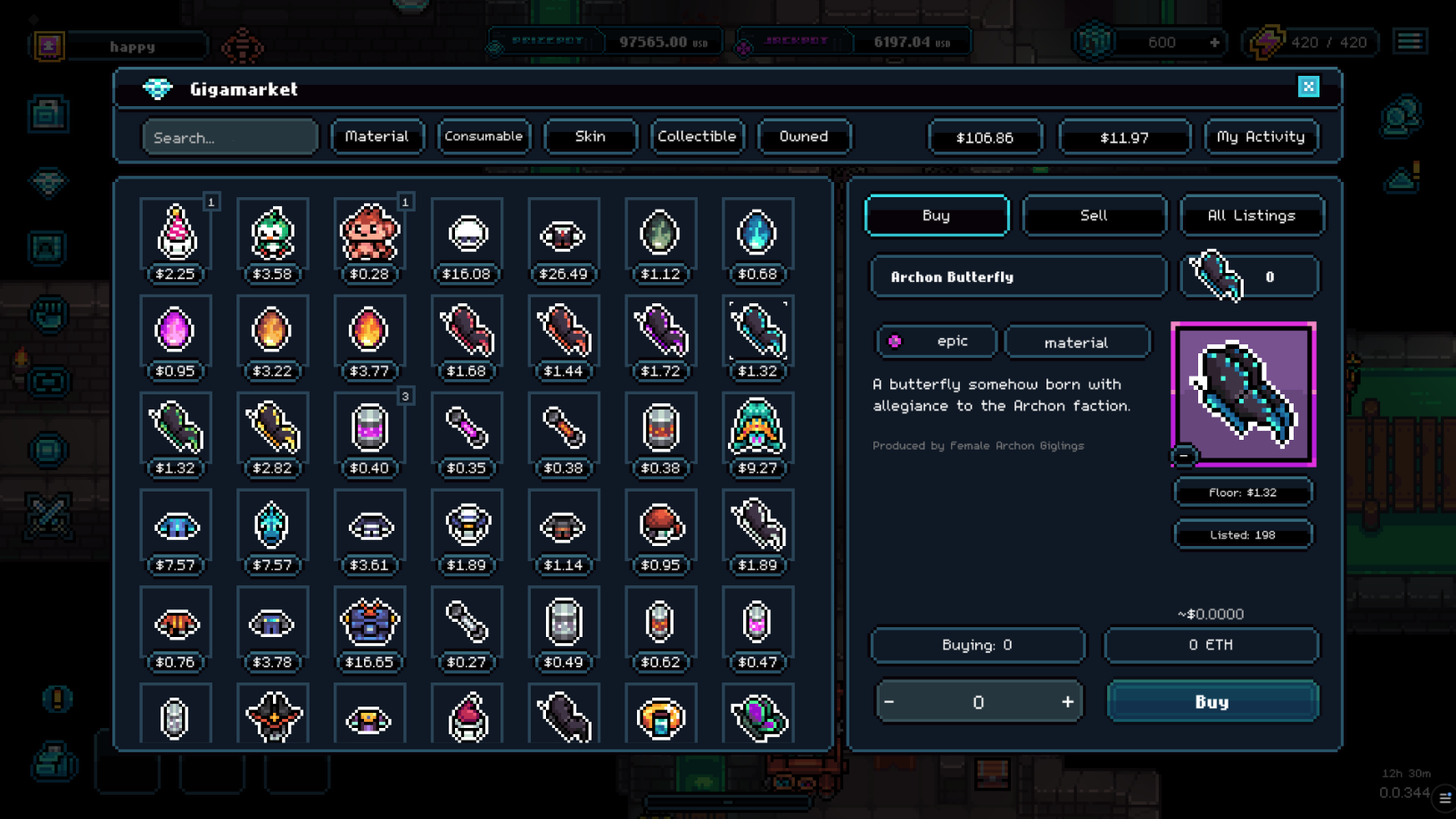Open My Activity
1456x819 pixels.
pyautogui.click(x=1261, y=136)
